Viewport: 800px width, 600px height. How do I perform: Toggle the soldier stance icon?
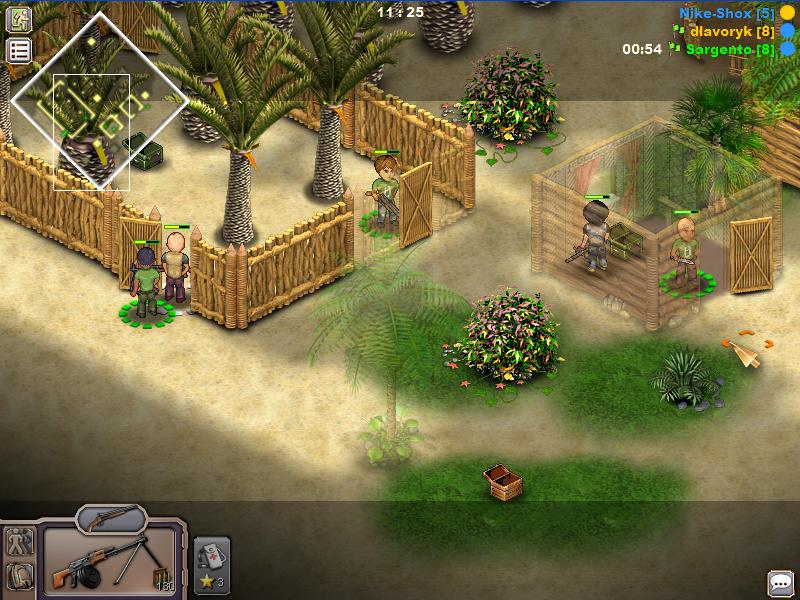point(19,544)
